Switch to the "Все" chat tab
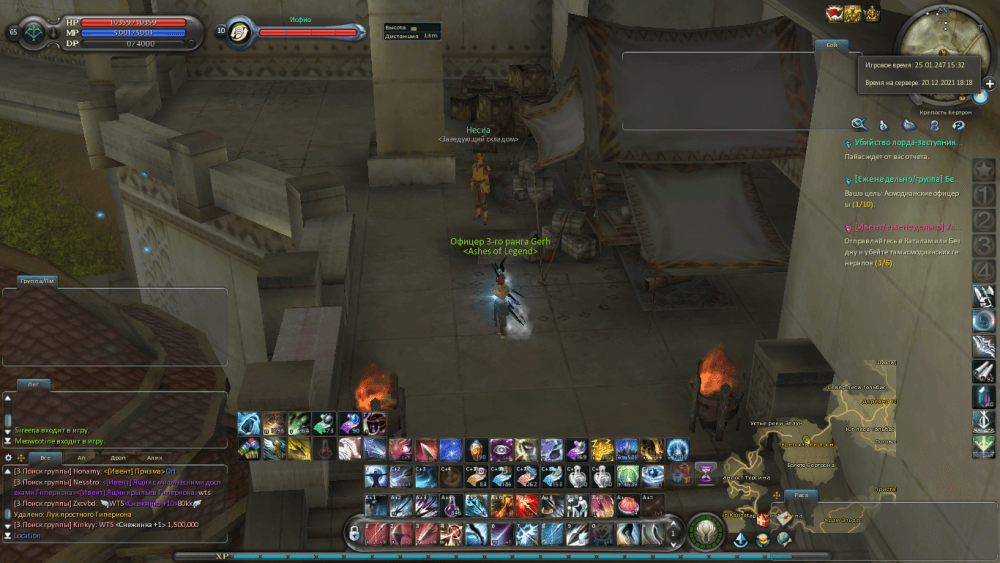The image size is (1000, 563). click(x=44, y=456)
